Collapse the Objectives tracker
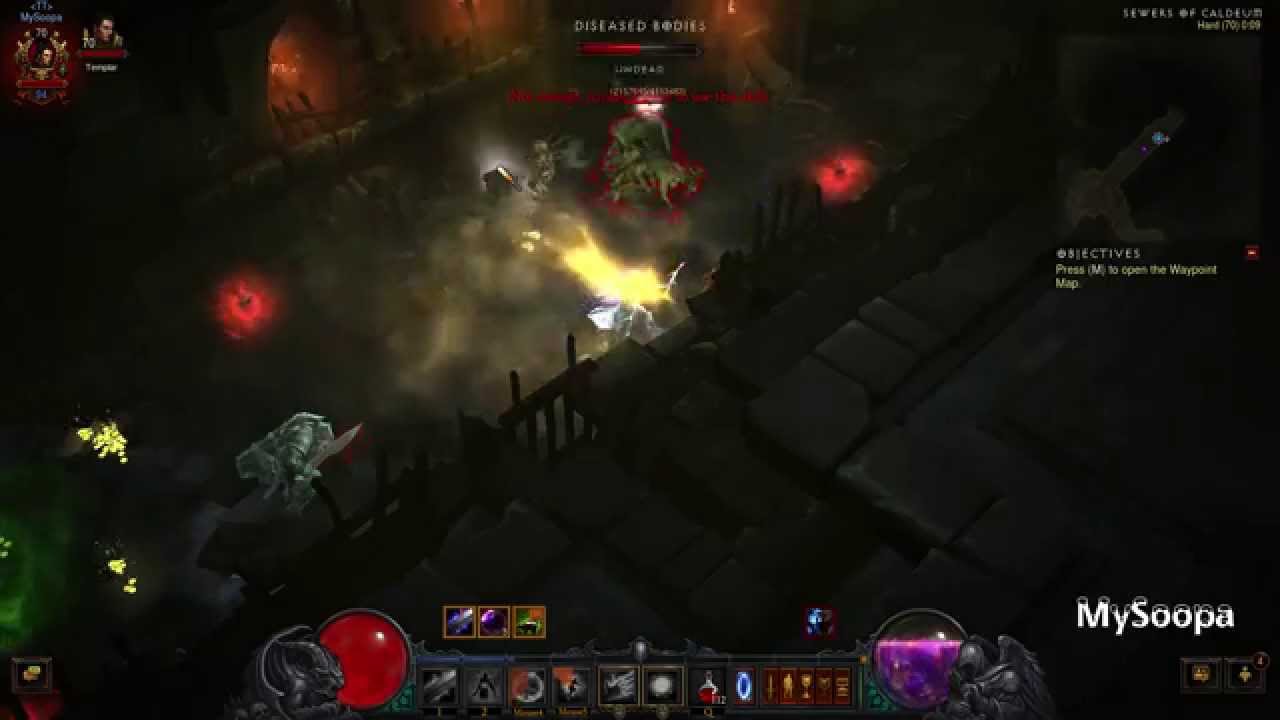The image size is (1280, 720). coord(1251,253)
